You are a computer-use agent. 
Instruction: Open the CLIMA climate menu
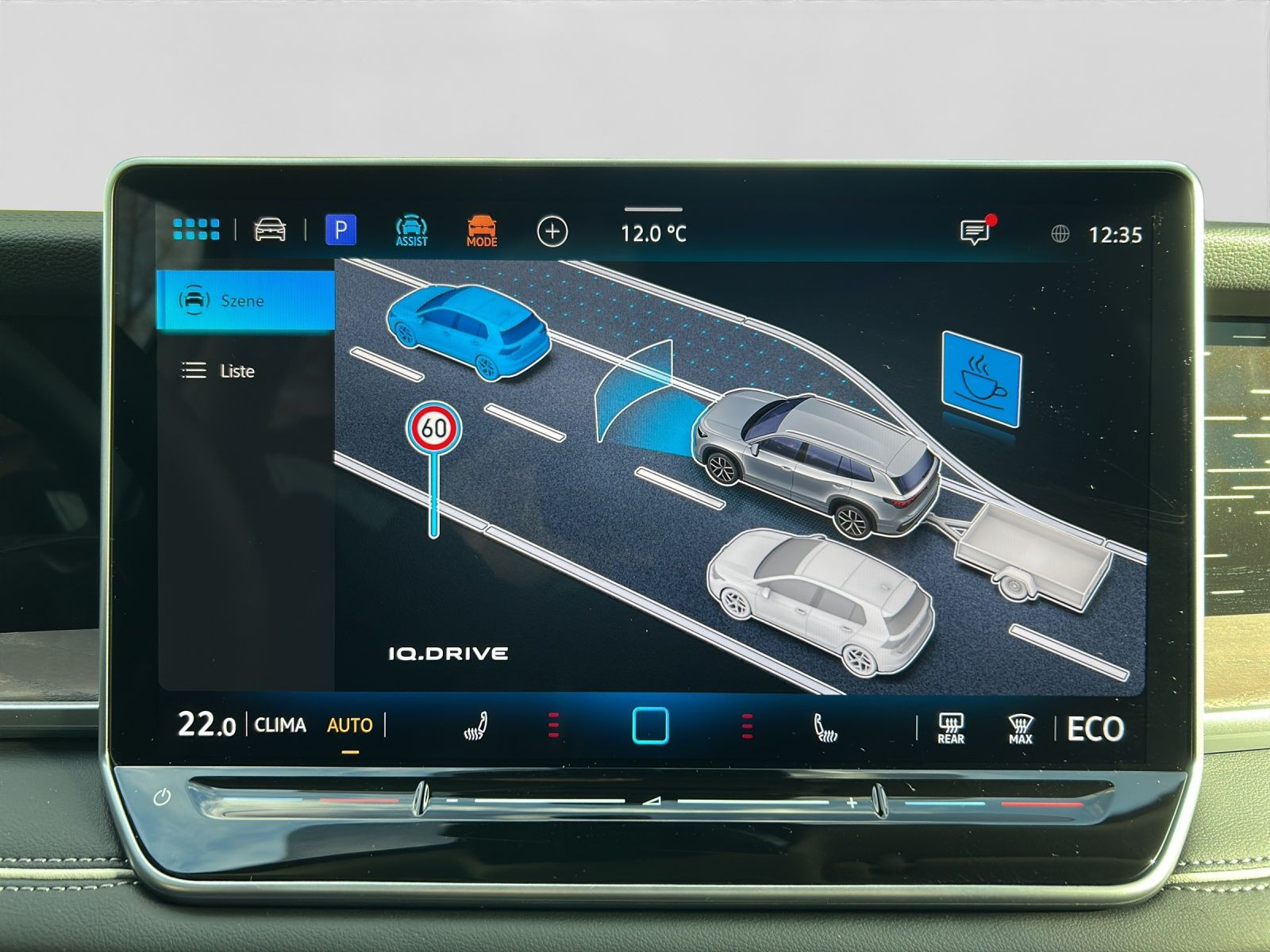coord(280,725)
